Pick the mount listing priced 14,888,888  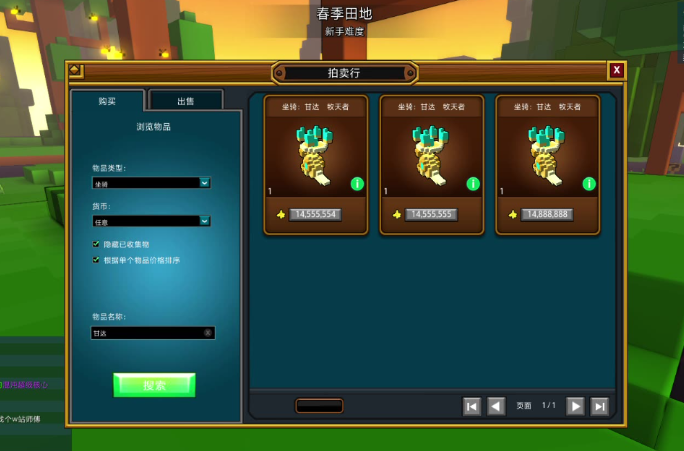[548, 160]
